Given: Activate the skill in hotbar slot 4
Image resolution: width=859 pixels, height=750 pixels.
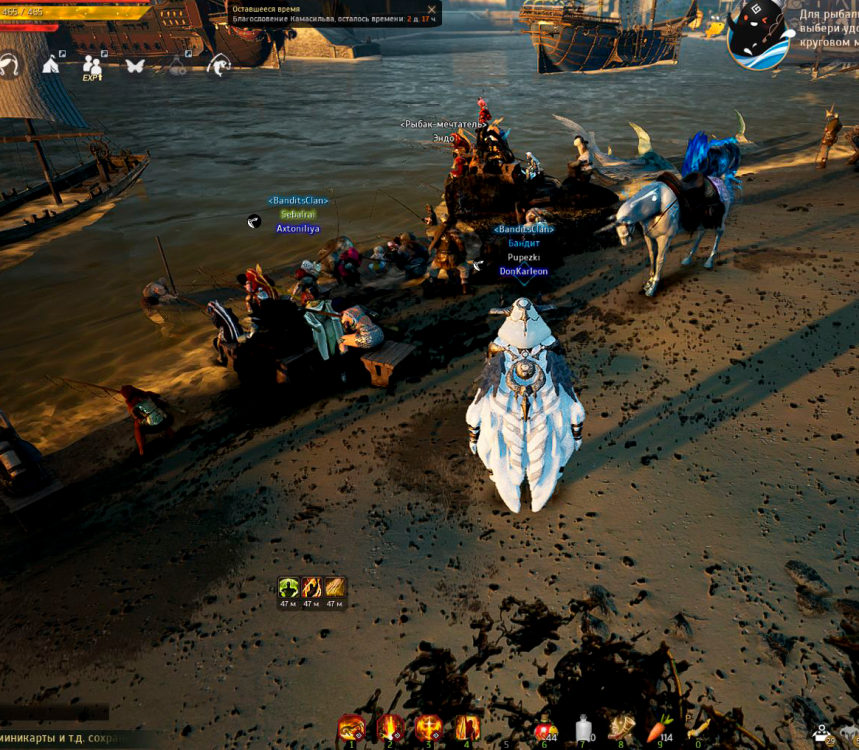Looking at the screenshot, I should tap(467, 727).
